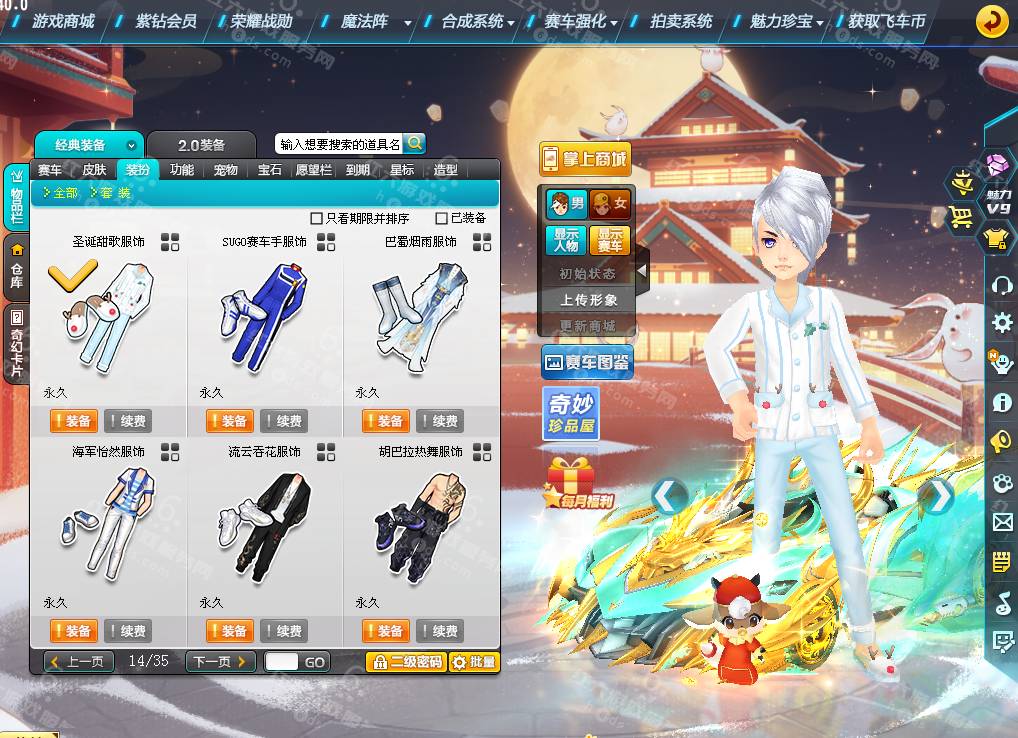Open the 游戏商城 game shop menu
The height and width of the screenshot is (738, 1018).
63,21
